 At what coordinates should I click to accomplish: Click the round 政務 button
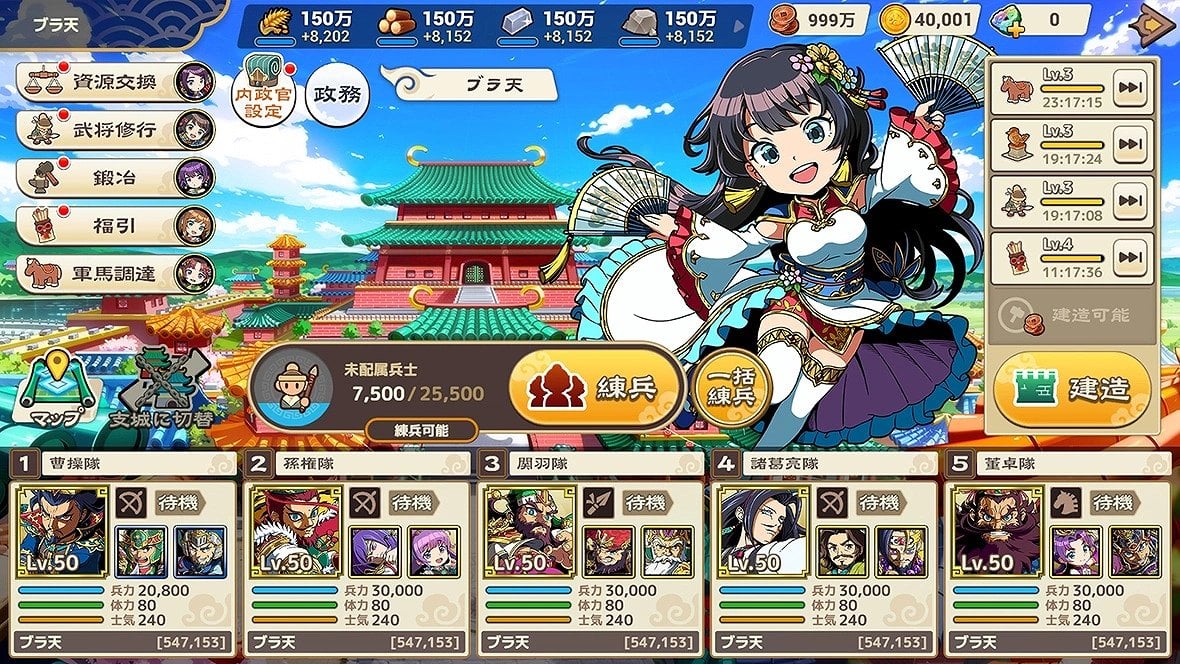pyautogui.click(x=337, y=95)
